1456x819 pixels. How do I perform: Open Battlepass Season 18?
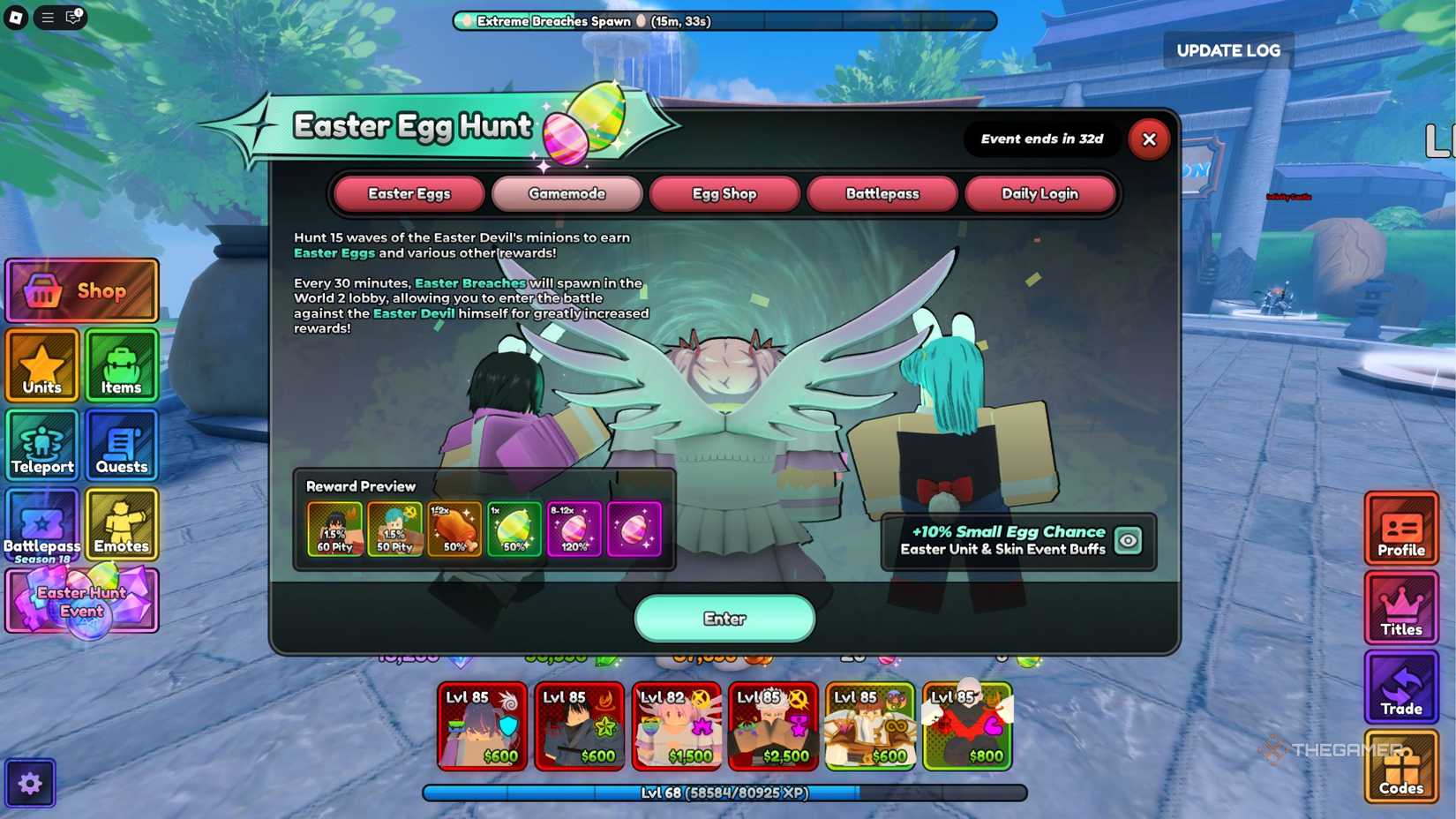(41, 525)
